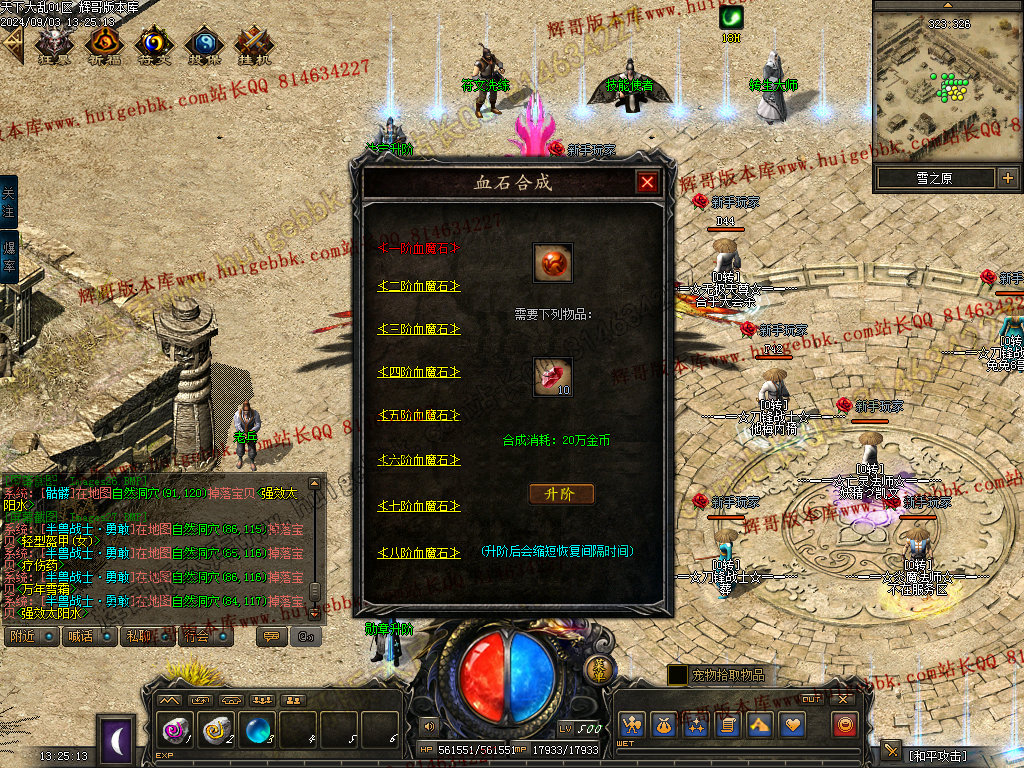Viewport: 1024px width, 768px height.
Task: Select 五阶血魔石 in the synthesis list
Action: coord(418,415)
